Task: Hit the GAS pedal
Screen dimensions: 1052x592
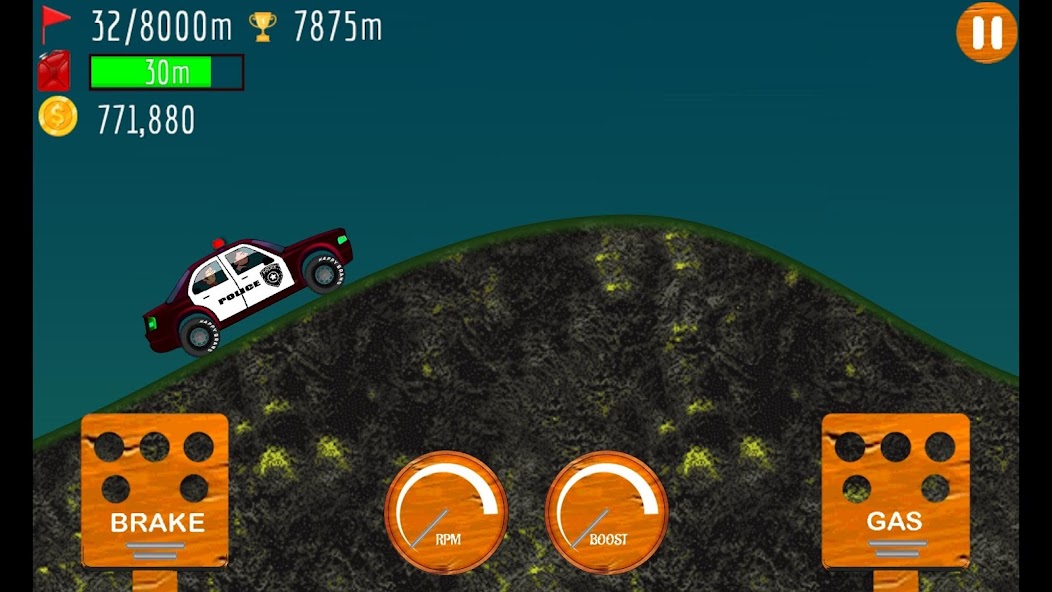Action: pyautogui.click(x=895, y=490)
